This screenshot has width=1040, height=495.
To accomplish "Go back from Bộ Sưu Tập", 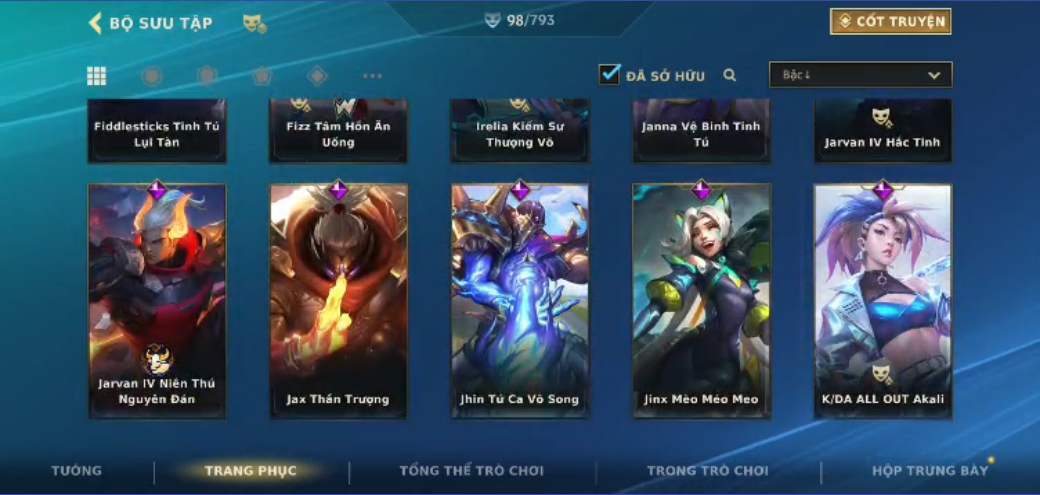I will pos(96,23).
